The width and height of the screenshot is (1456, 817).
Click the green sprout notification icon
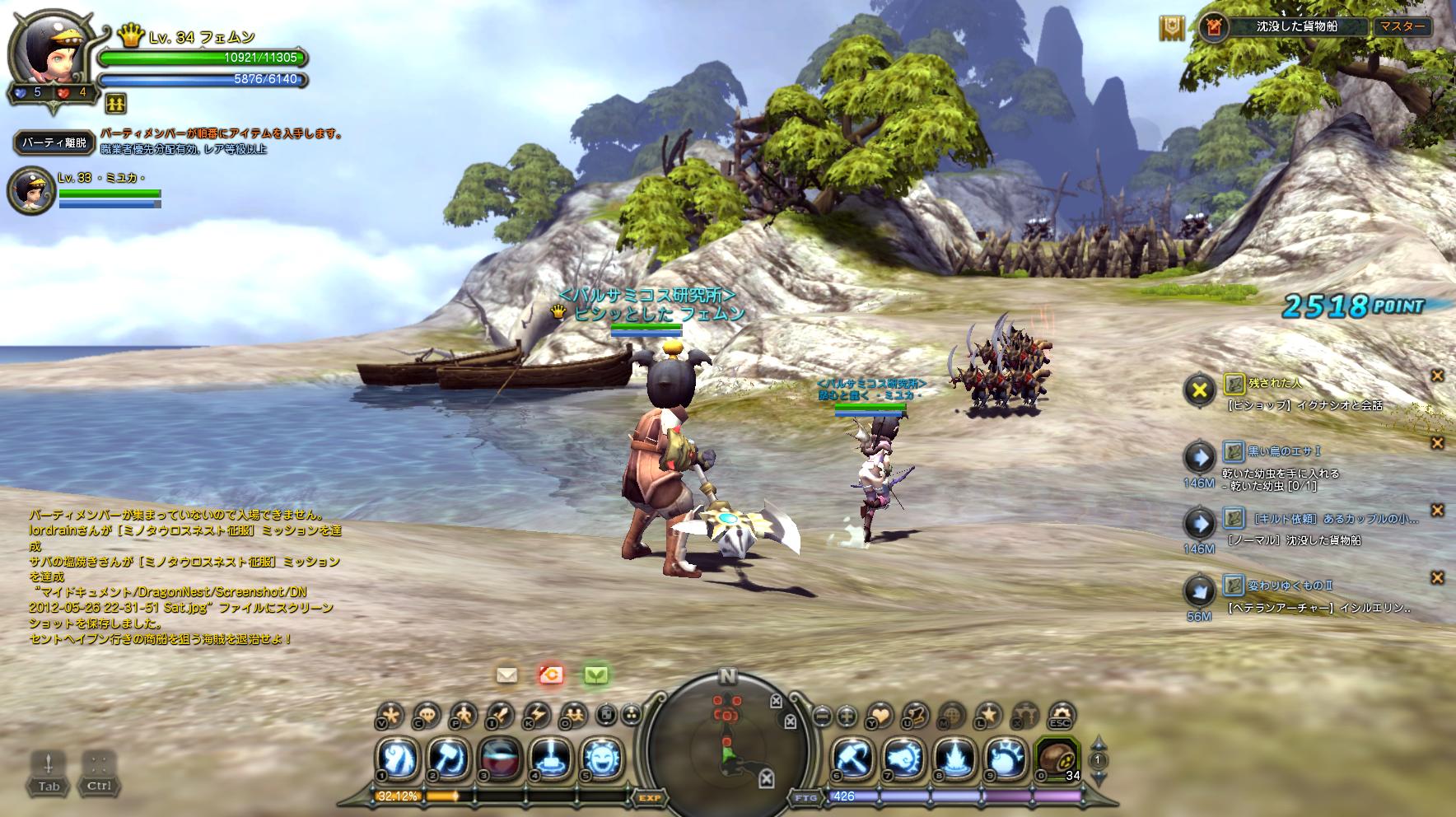(595, 675)
